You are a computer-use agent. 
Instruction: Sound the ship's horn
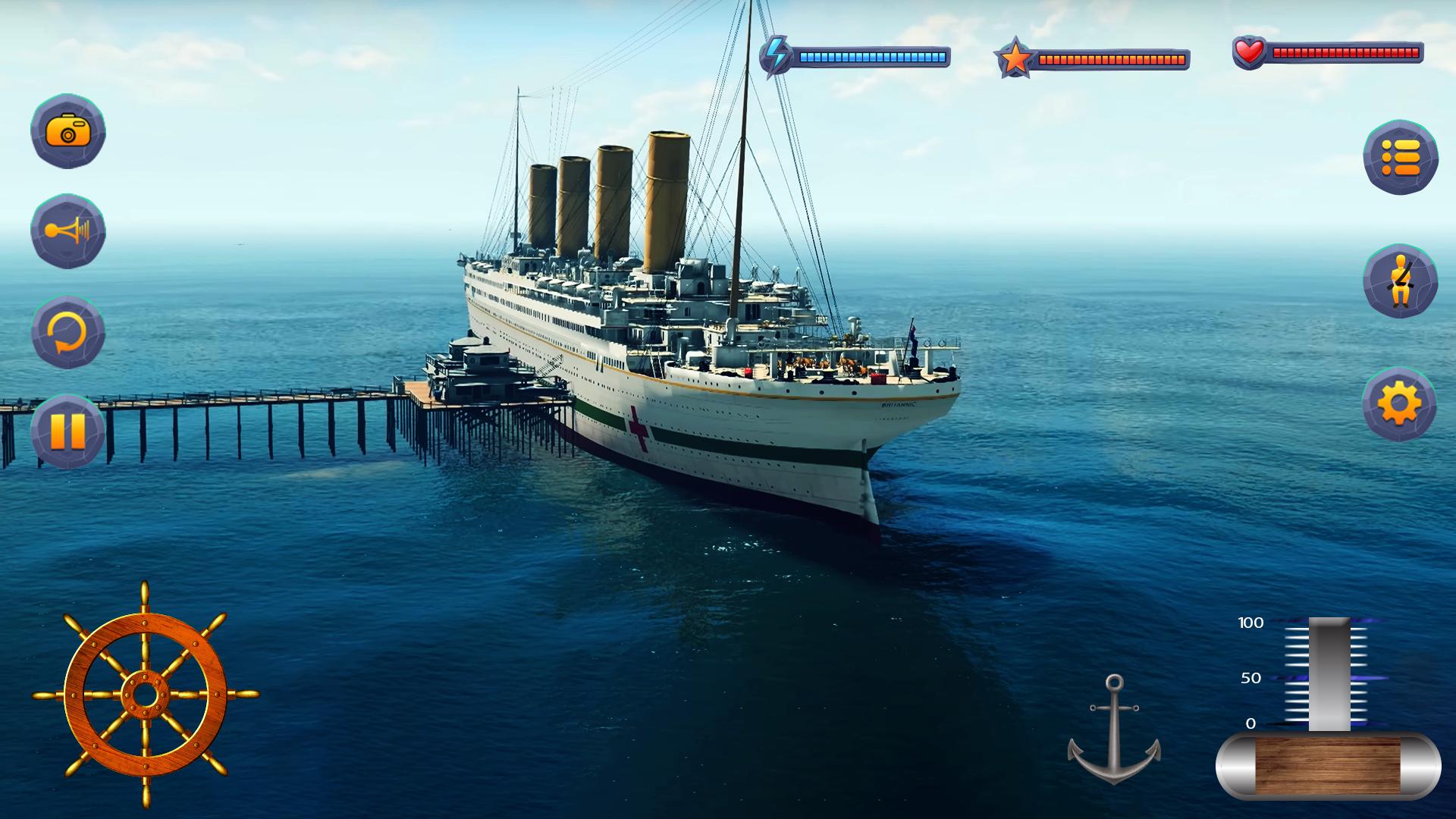coord(68,231)
